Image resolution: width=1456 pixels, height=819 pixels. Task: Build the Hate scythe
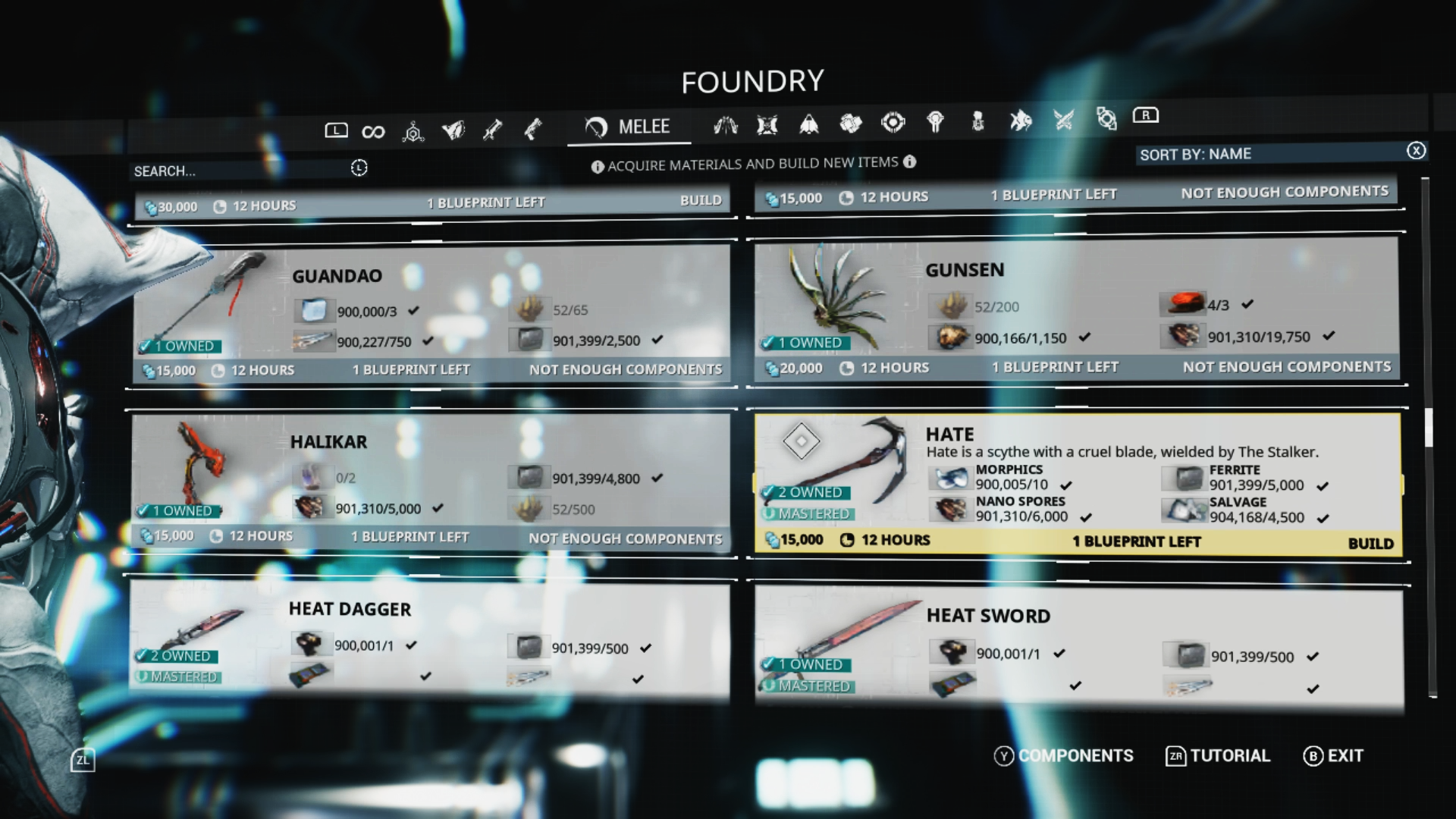[x=1370, y=543]
